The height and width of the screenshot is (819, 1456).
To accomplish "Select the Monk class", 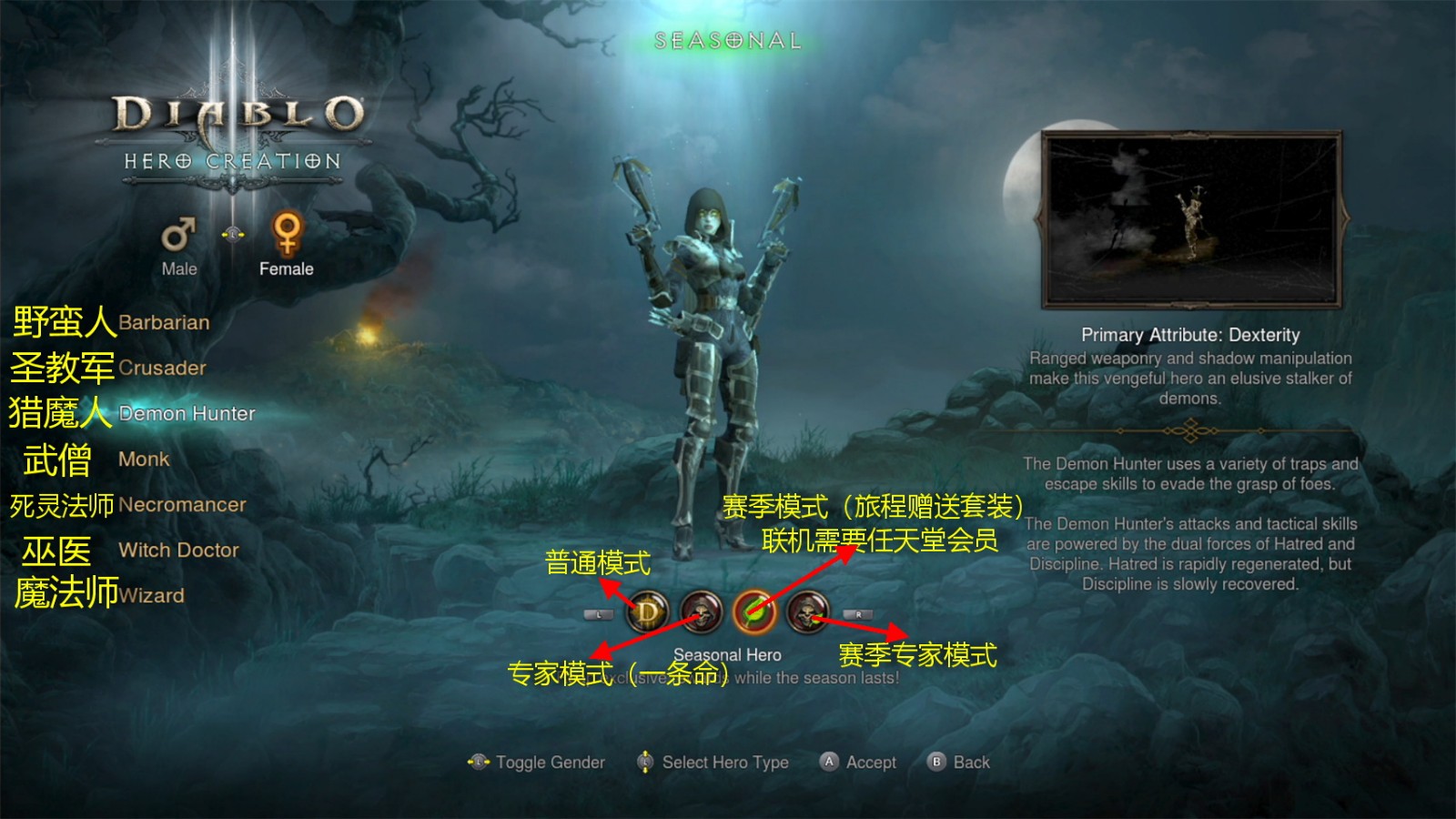I will click(143, 459).
